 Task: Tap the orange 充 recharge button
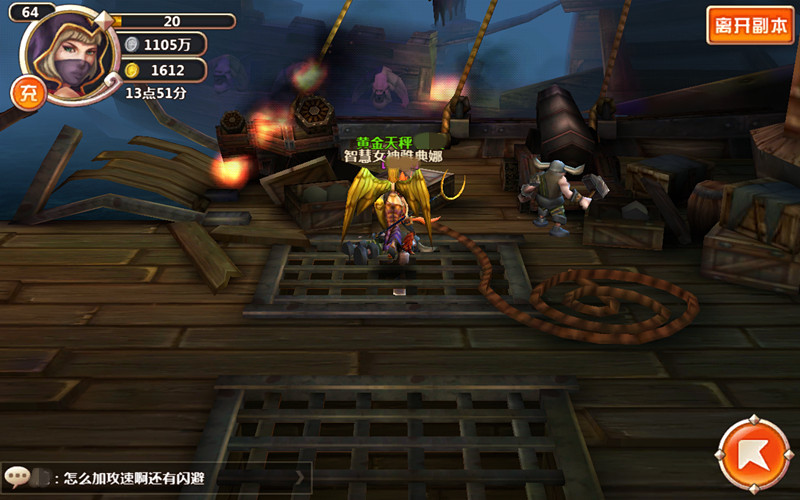[x=25, y=93]
